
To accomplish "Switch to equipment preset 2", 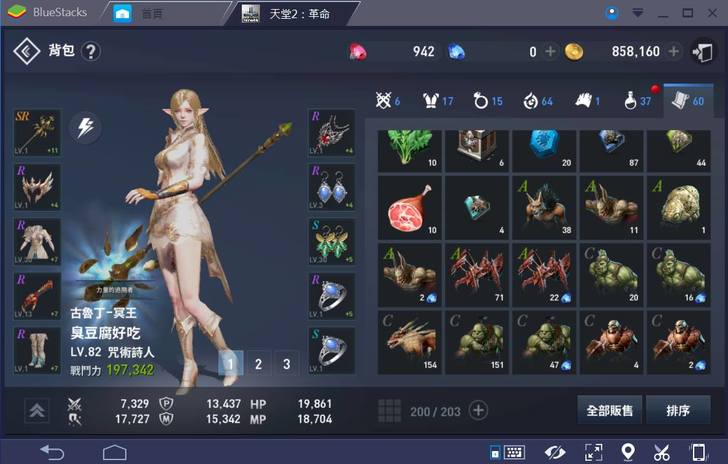I will 258,364.
